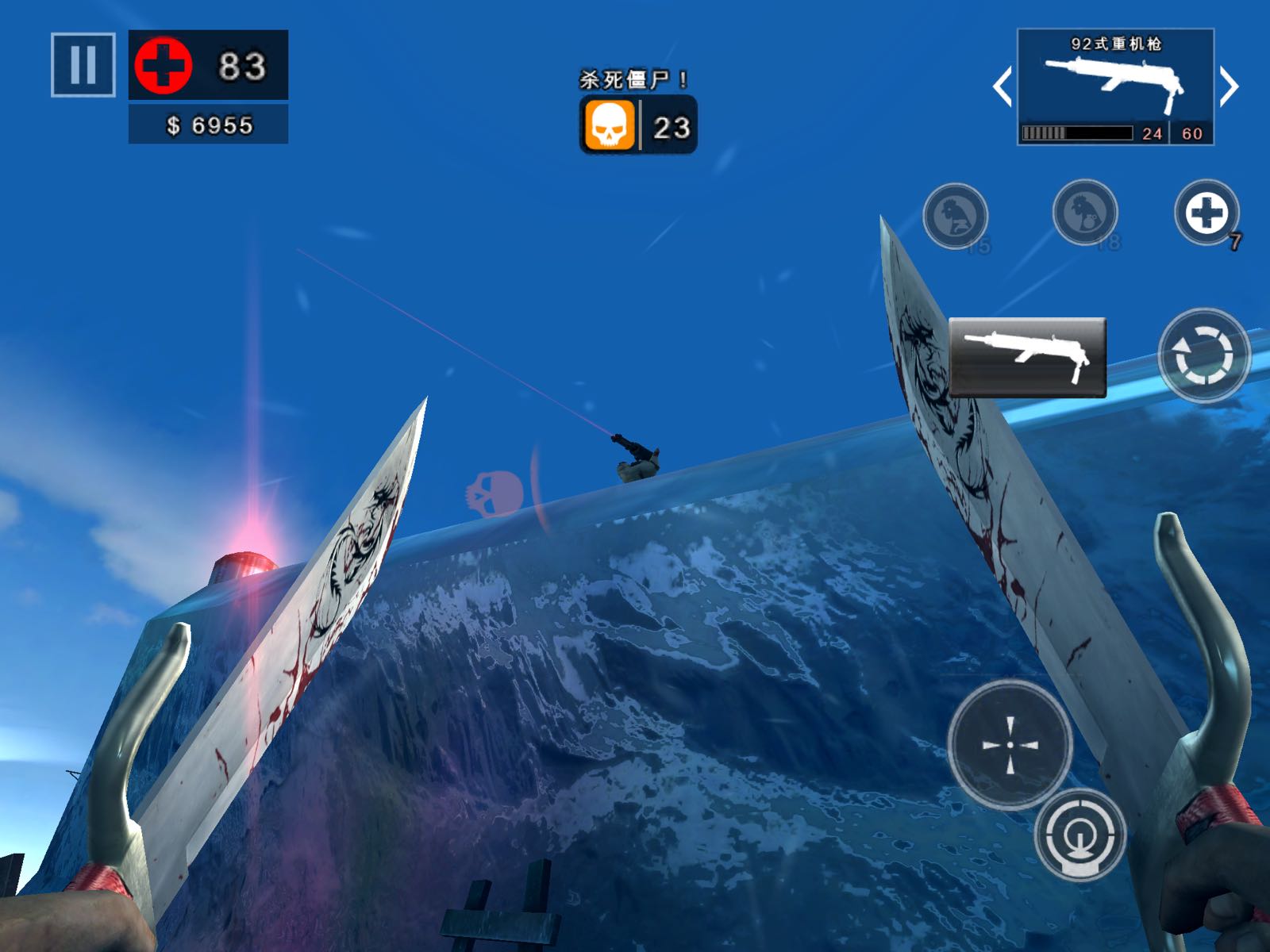Use the left chicken item icon
Screen dimensions: 1270x952
pyautogui.click(x=955, y=216)
